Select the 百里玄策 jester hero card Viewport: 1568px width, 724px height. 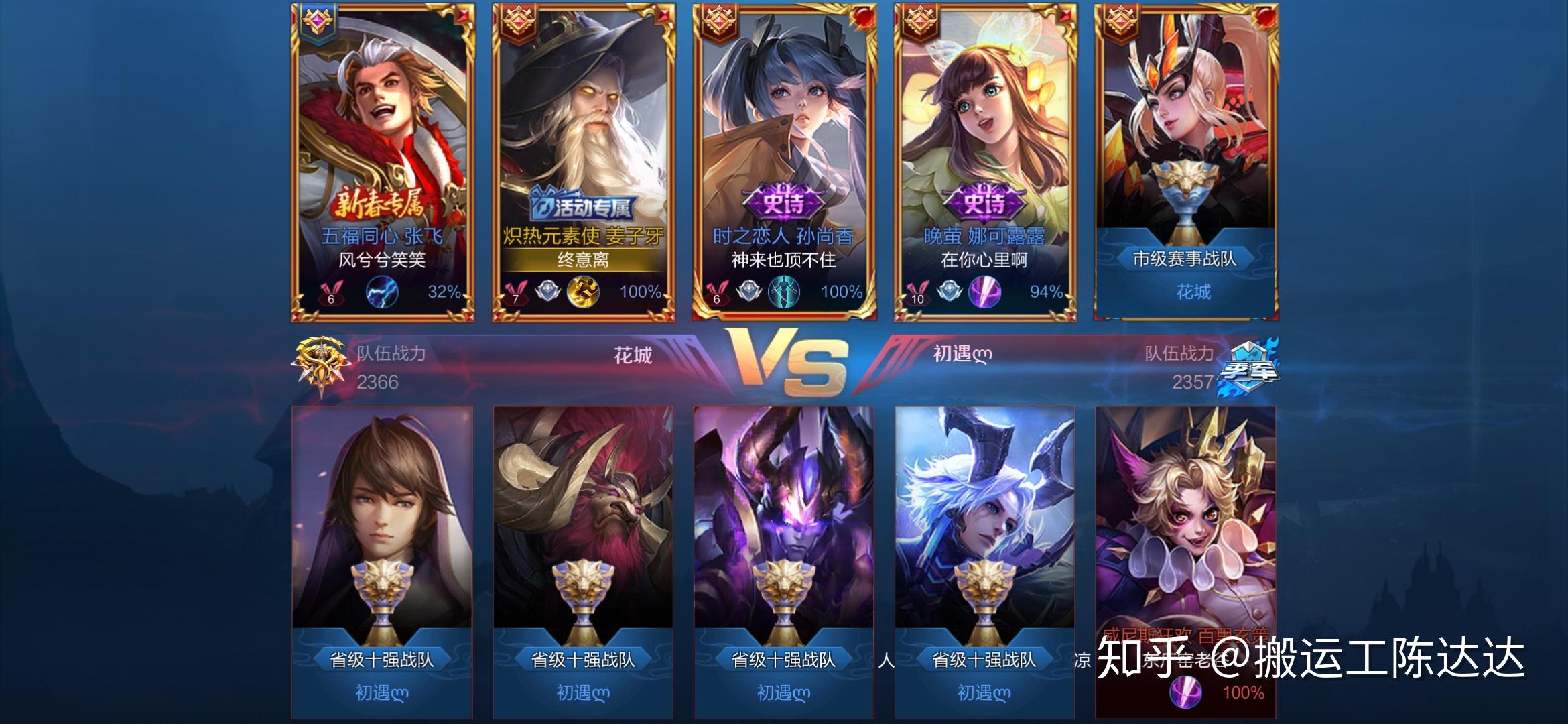click(1185, 523)
